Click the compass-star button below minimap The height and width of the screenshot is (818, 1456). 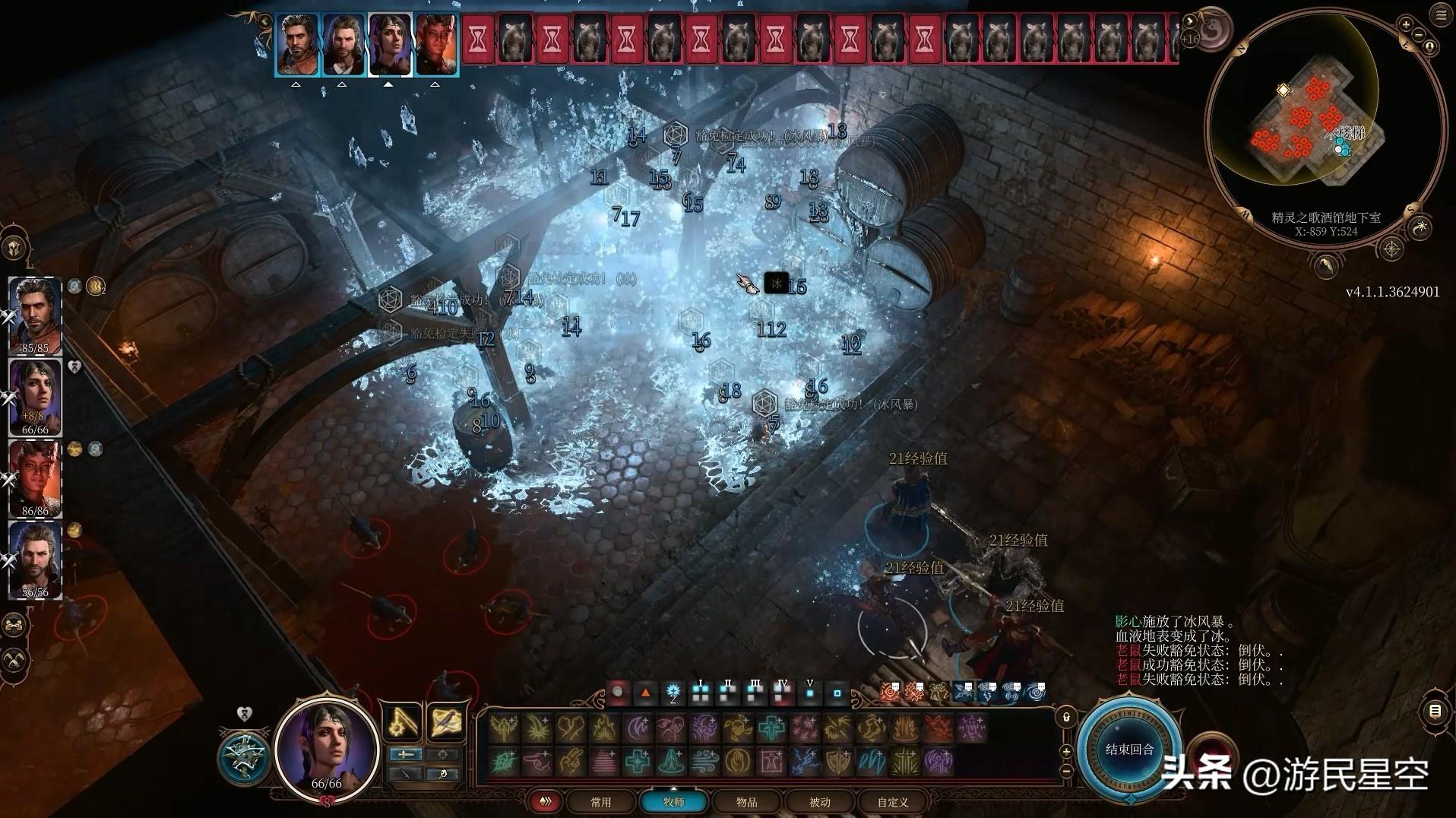coord(1391,249)
